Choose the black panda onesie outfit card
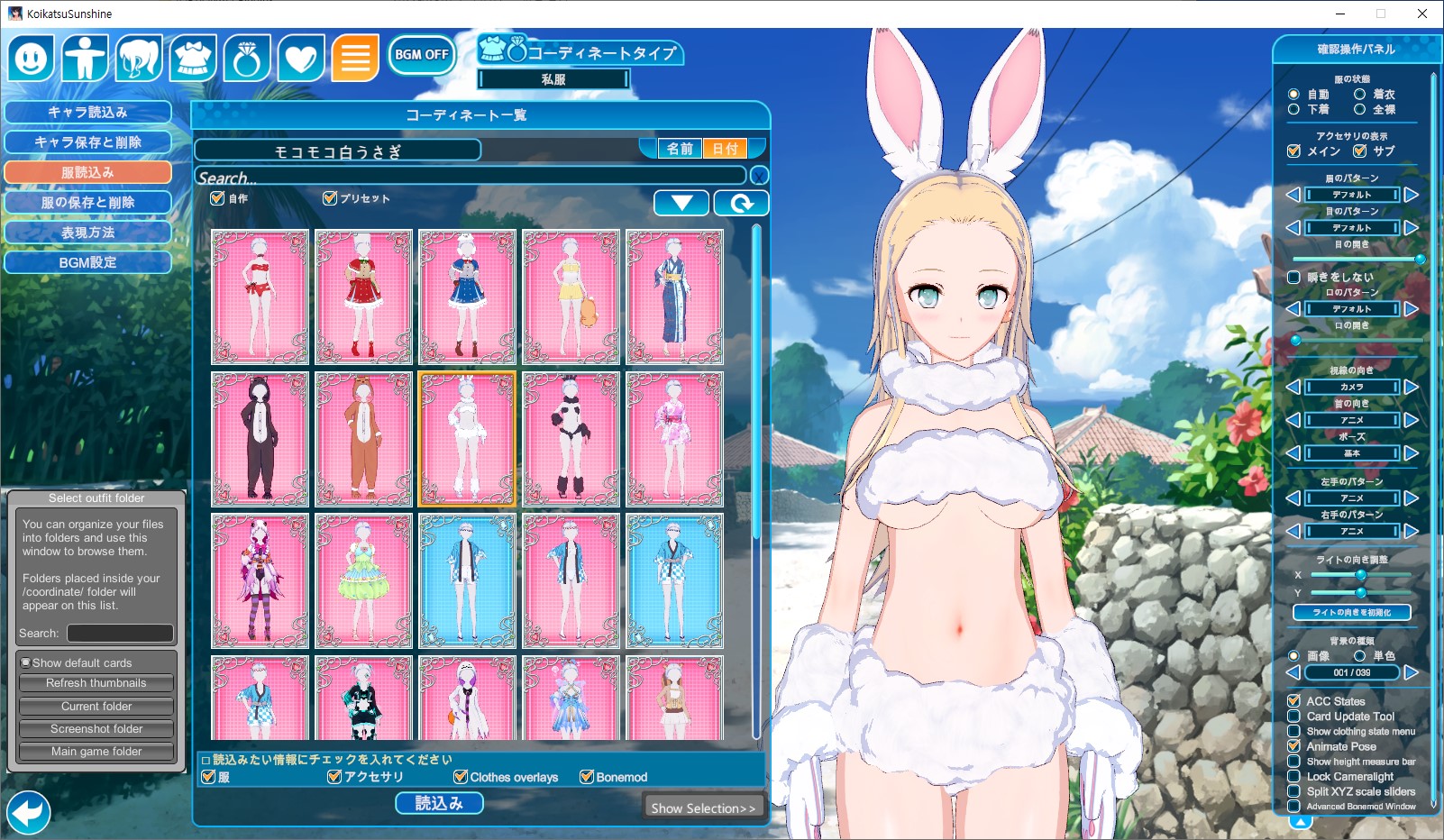The image size is (1444, 840). click(260, 439)
